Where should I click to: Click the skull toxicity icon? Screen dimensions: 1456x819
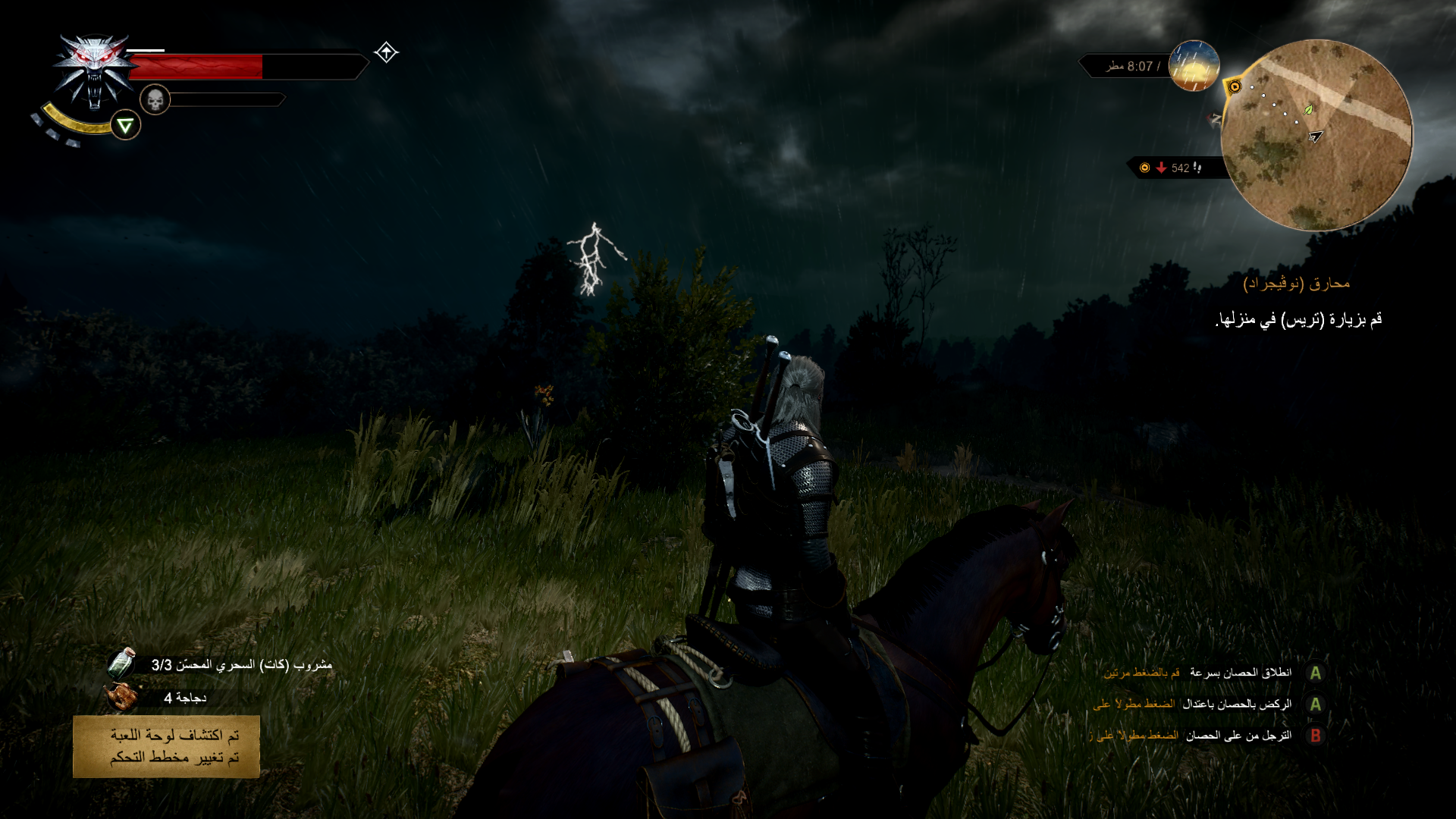(x=155, y=99)
